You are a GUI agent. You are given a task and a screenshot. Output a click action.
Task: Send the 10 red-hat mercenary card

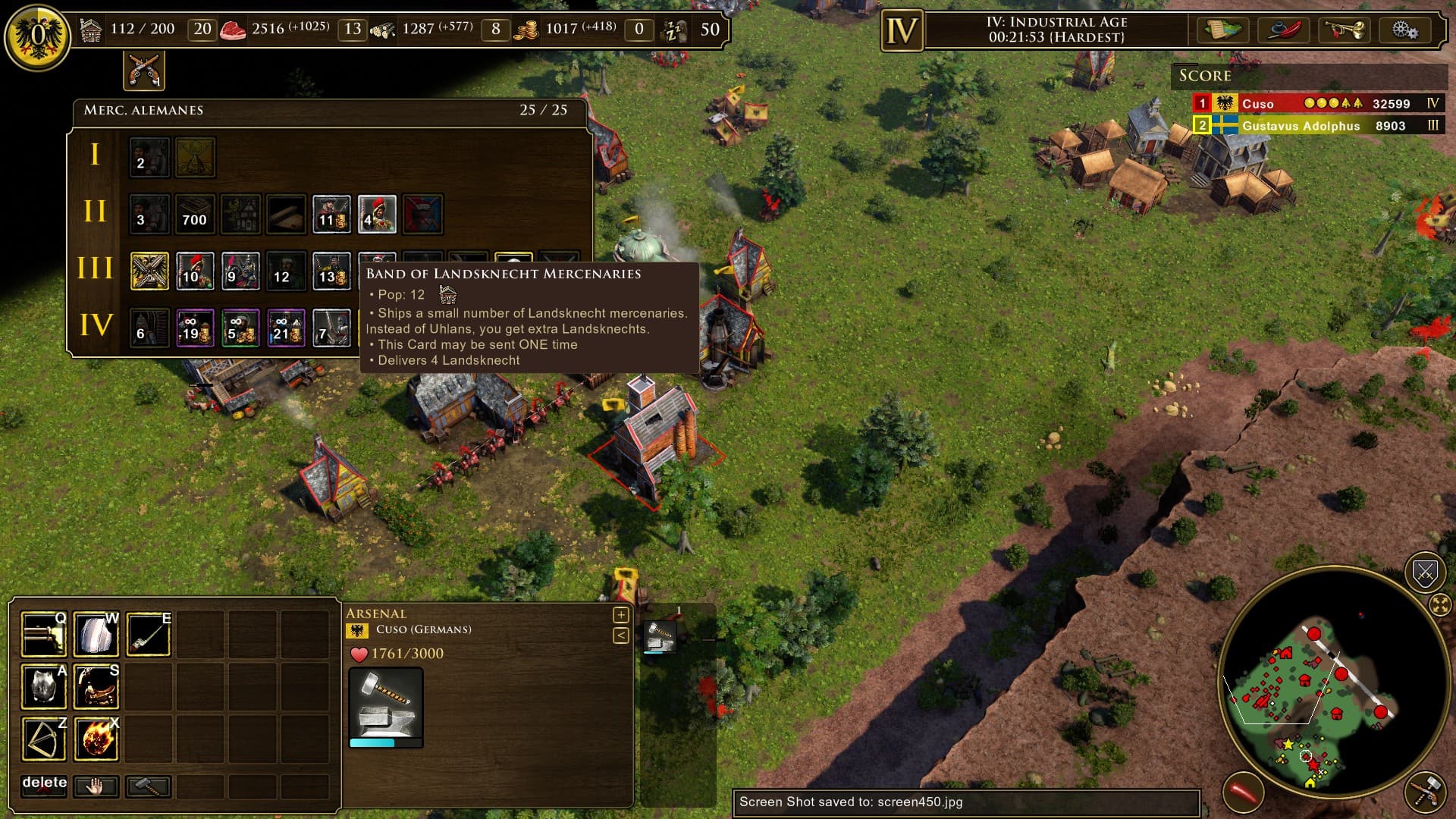coord(195,271)
